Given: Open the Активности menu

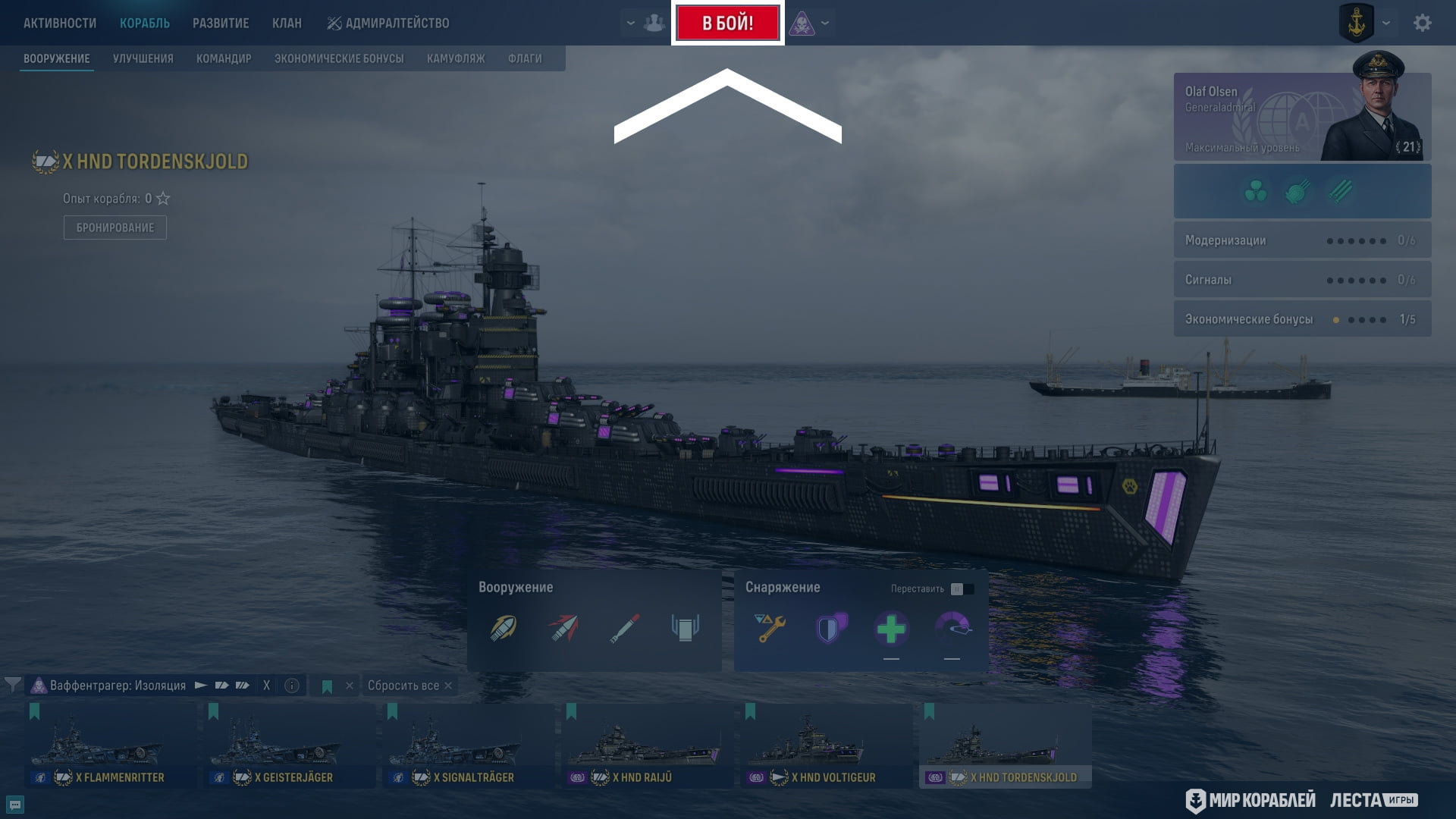Looking at the screenshot, I should click(60, 23).
